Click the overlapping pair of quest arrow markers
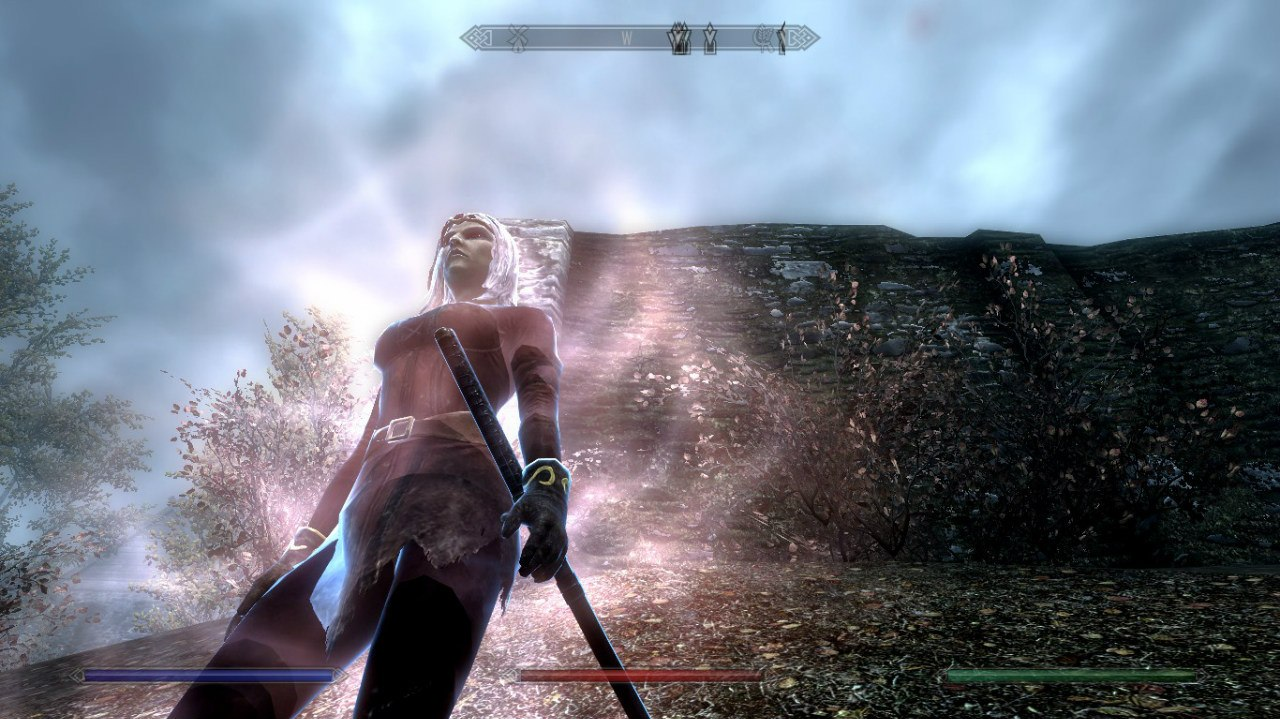Screen dimensions: 1280x719 [680, 39]
